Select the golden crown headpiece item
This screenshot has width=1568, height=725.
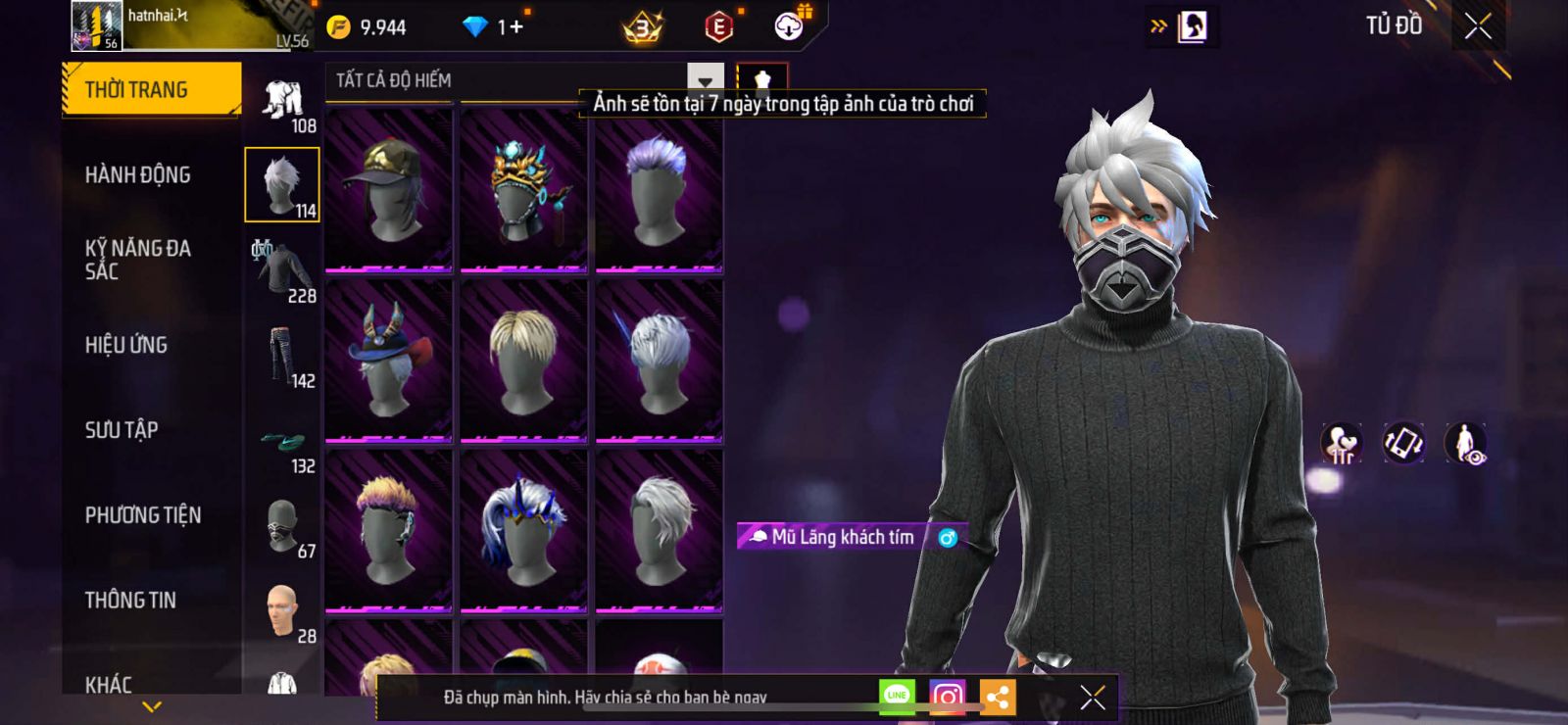[x=524, y=188]
